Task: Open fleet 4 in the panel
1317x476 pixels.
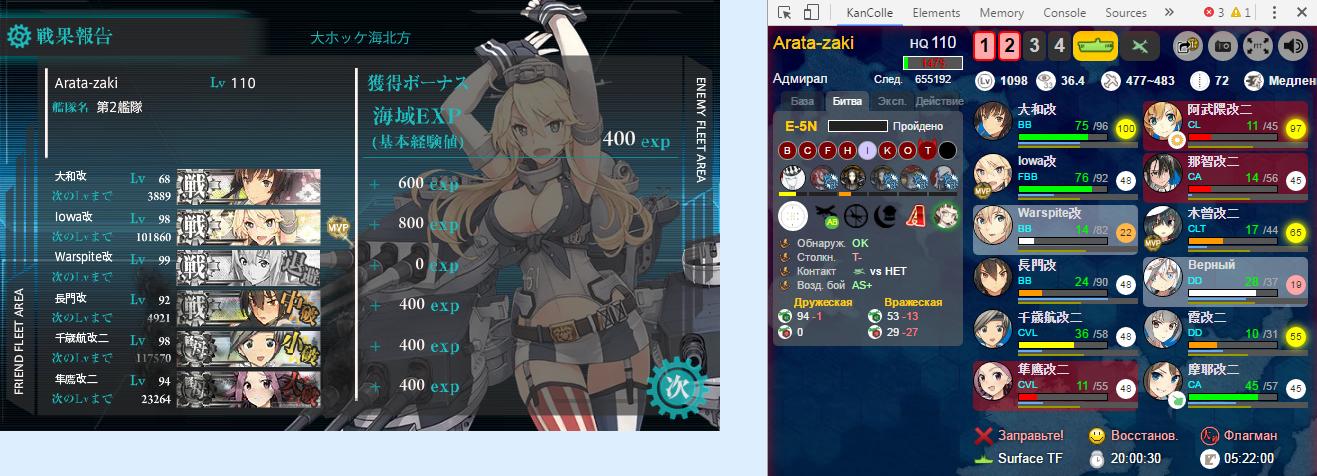Action: pos(1058,46)
